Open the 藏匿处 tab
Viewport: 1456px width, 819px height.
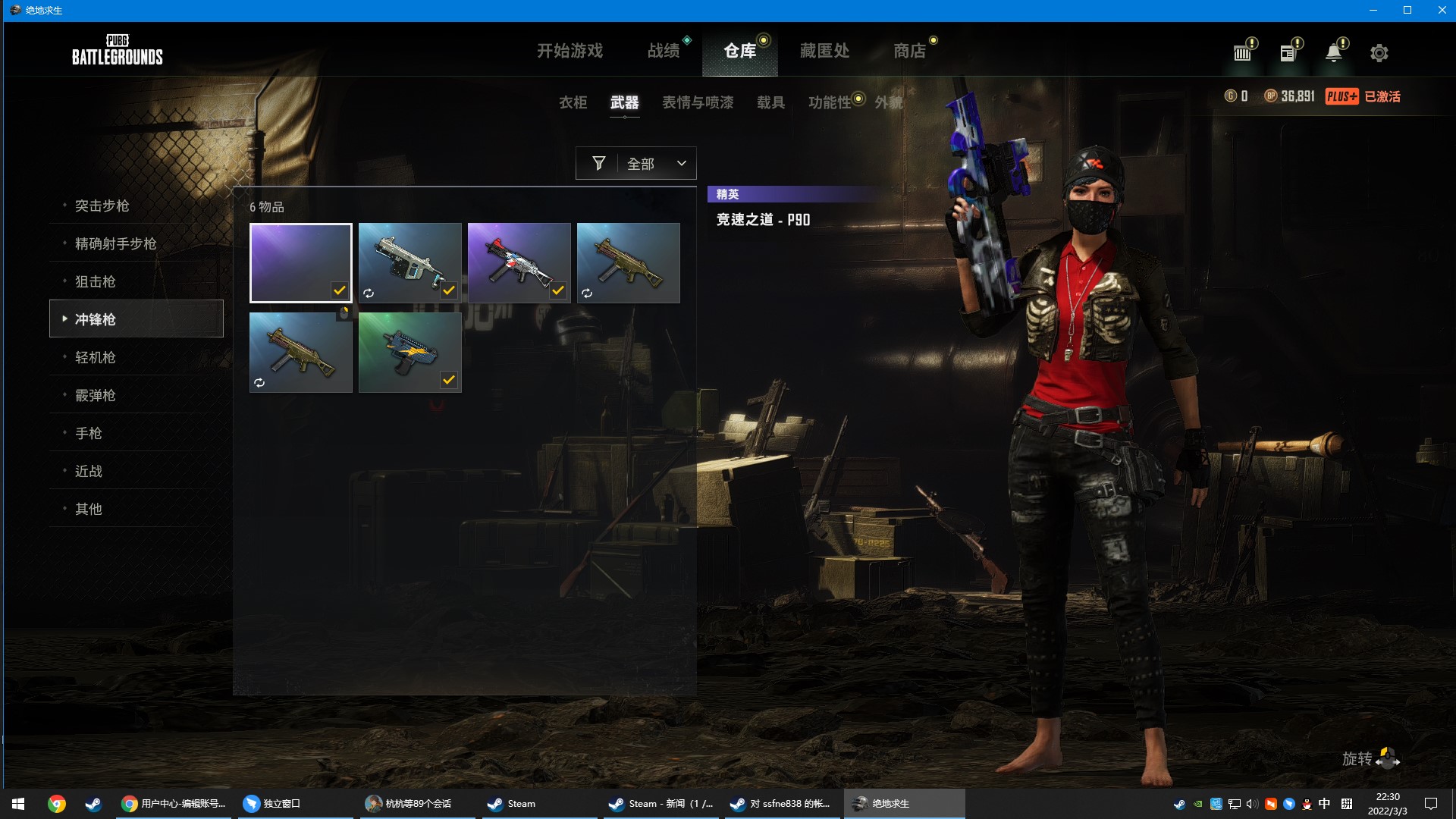point(824,51)
